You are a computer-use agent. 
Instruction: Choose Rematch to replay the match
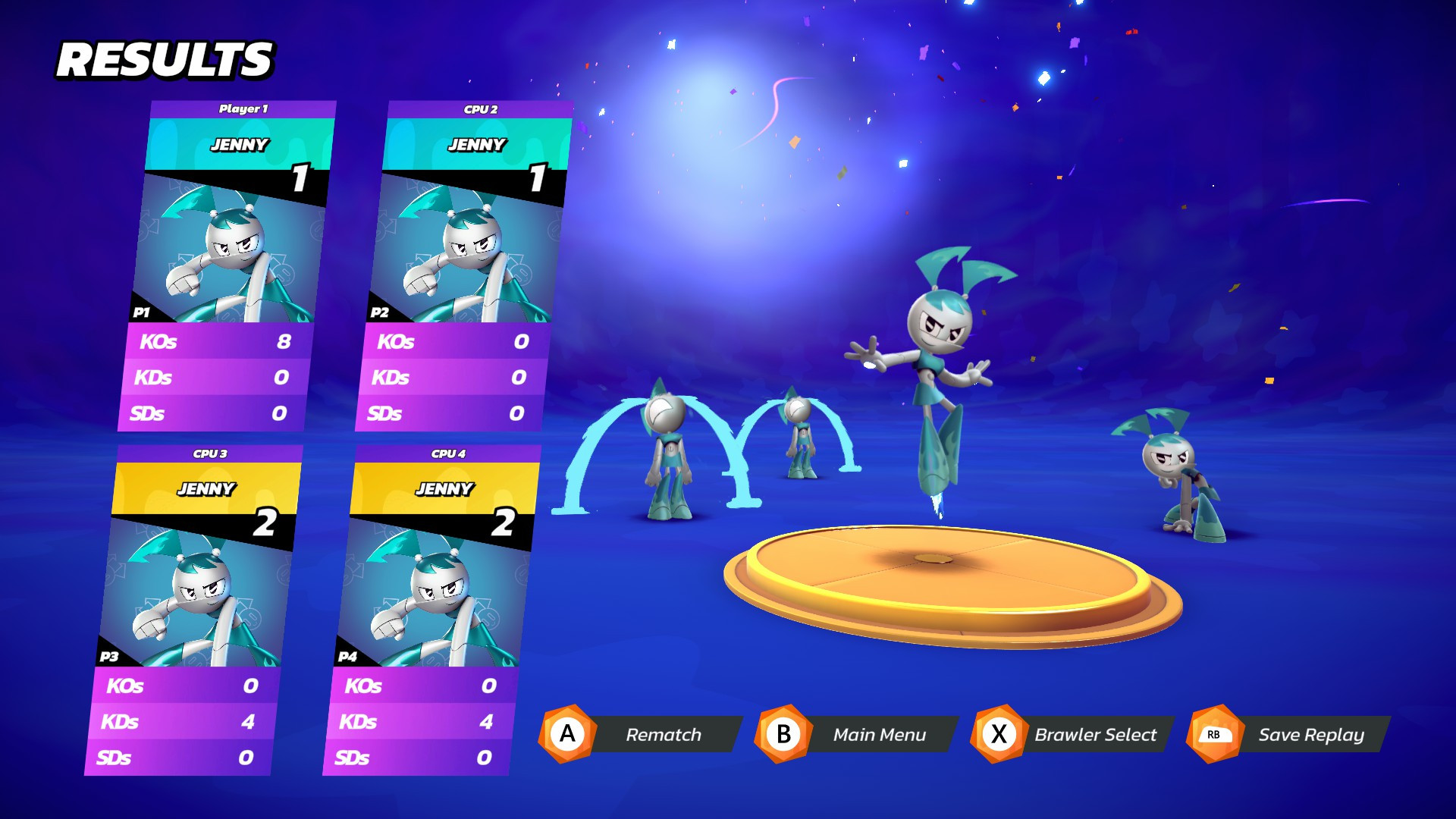pos(664,734)
